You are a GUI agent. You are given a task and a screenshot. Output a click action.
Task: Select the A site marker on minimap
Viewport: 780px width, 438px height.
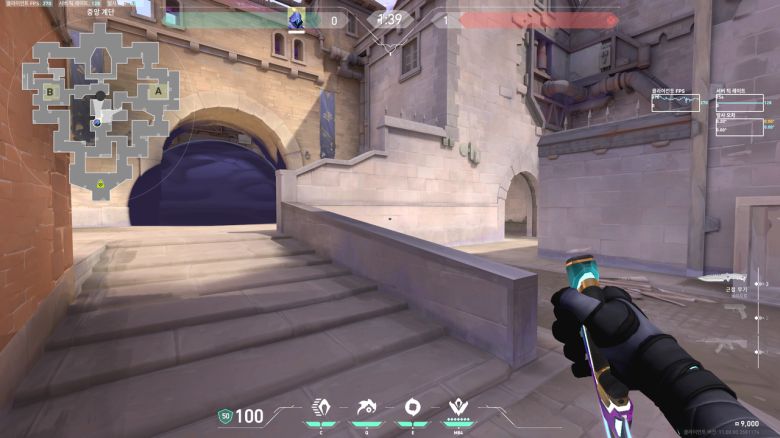[x=157, y=91]
